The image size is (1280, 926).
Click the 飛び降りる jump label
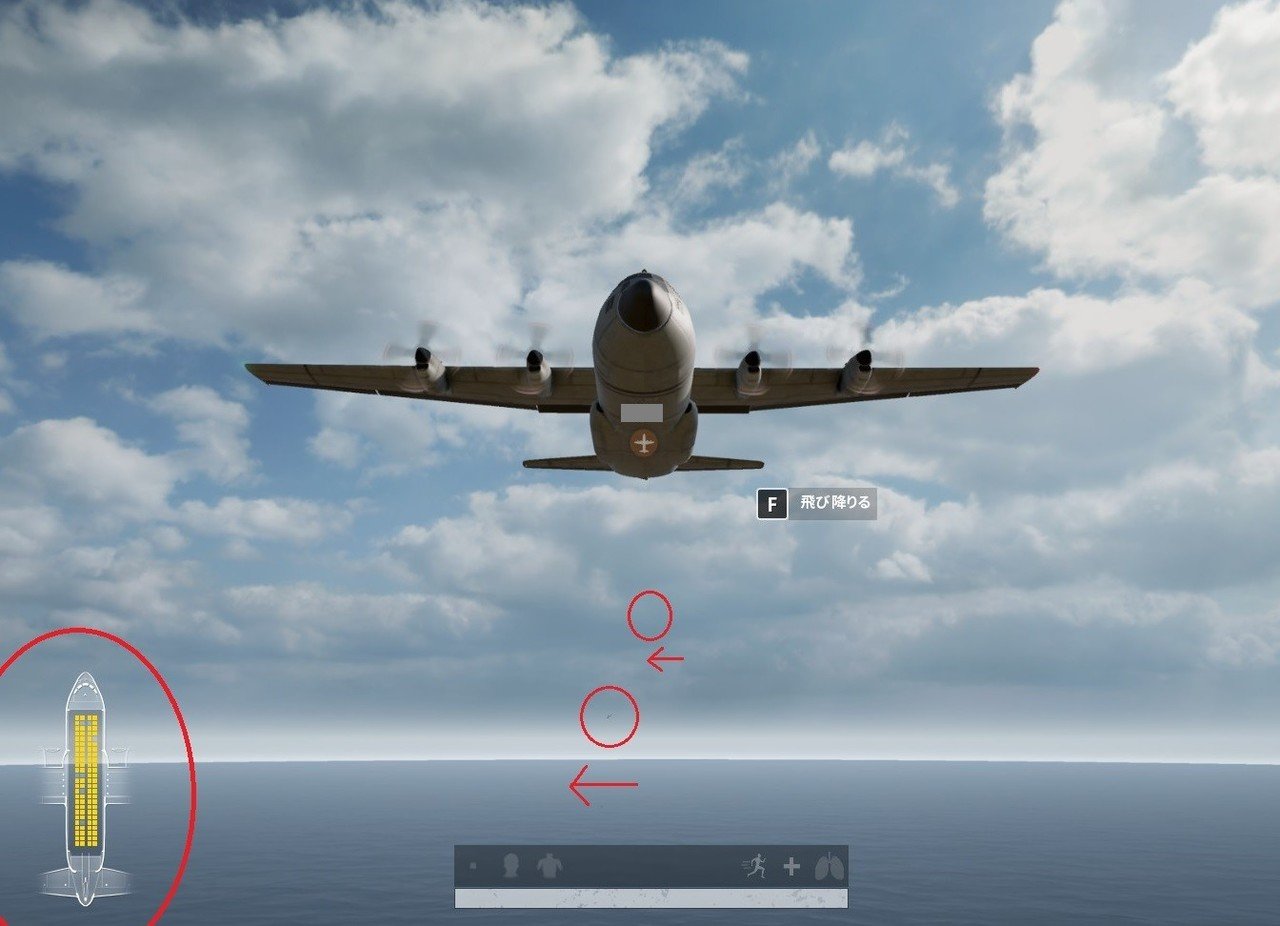click(833, 504)
